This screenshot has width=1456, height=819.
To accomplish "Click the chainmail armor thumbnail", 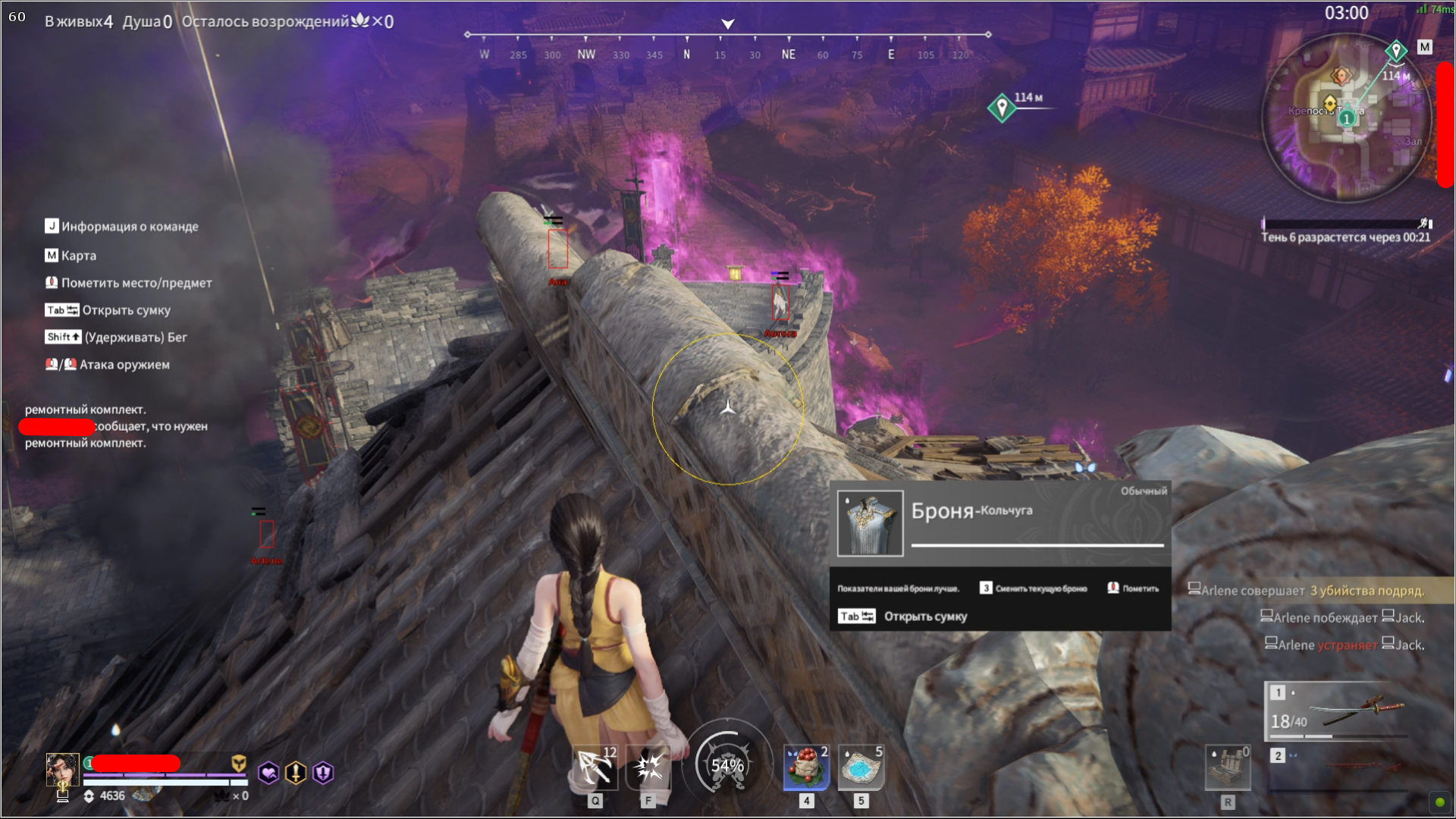I will pyautogui.click(x=870, y=523).
